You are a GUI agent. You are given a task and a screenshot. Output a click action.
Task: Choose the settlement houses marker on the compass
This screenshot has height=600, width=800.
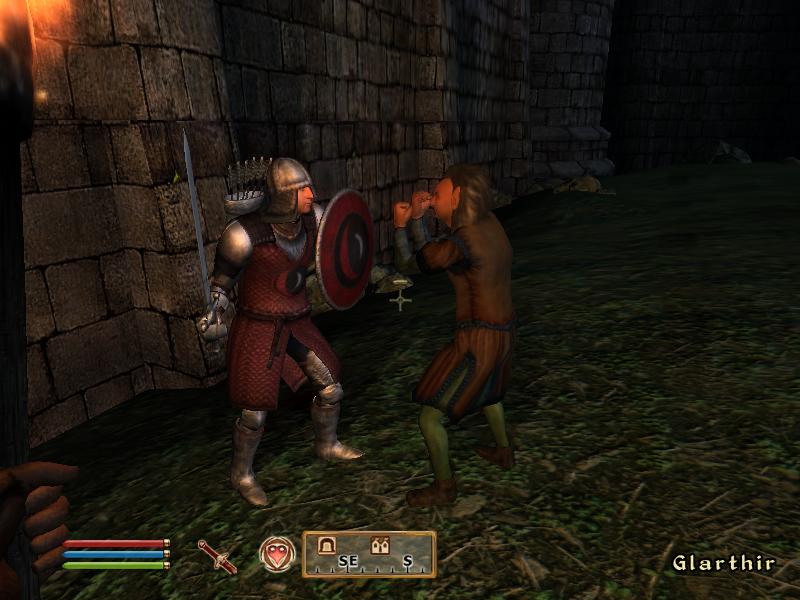click(x=380, y=546)
